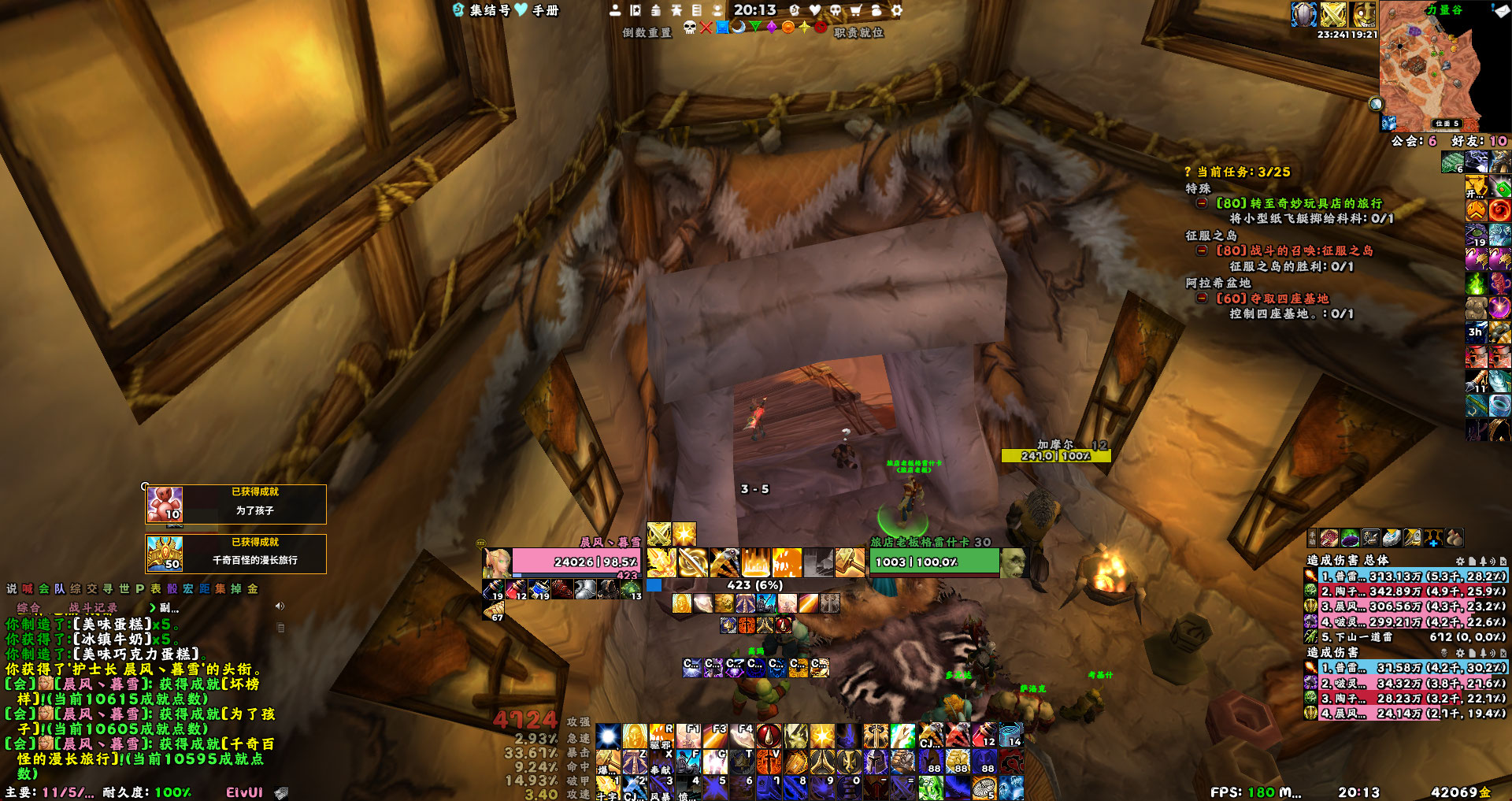
Task: Click the 千奇百怪的漫长旅行 achievement alert
Action: pos(236,554)
